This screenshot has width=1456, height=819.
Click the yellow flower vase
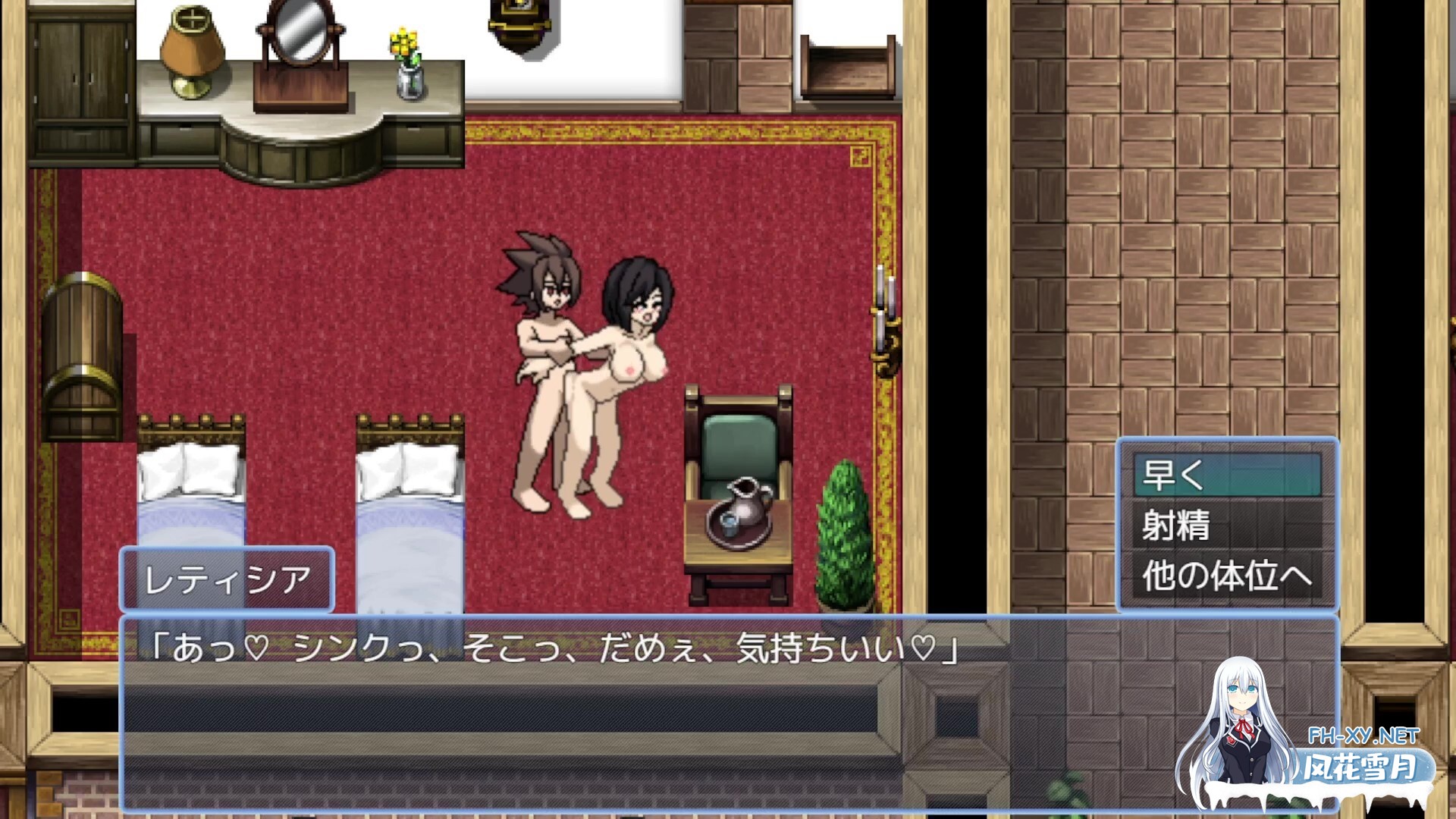(x=406, y=57)
